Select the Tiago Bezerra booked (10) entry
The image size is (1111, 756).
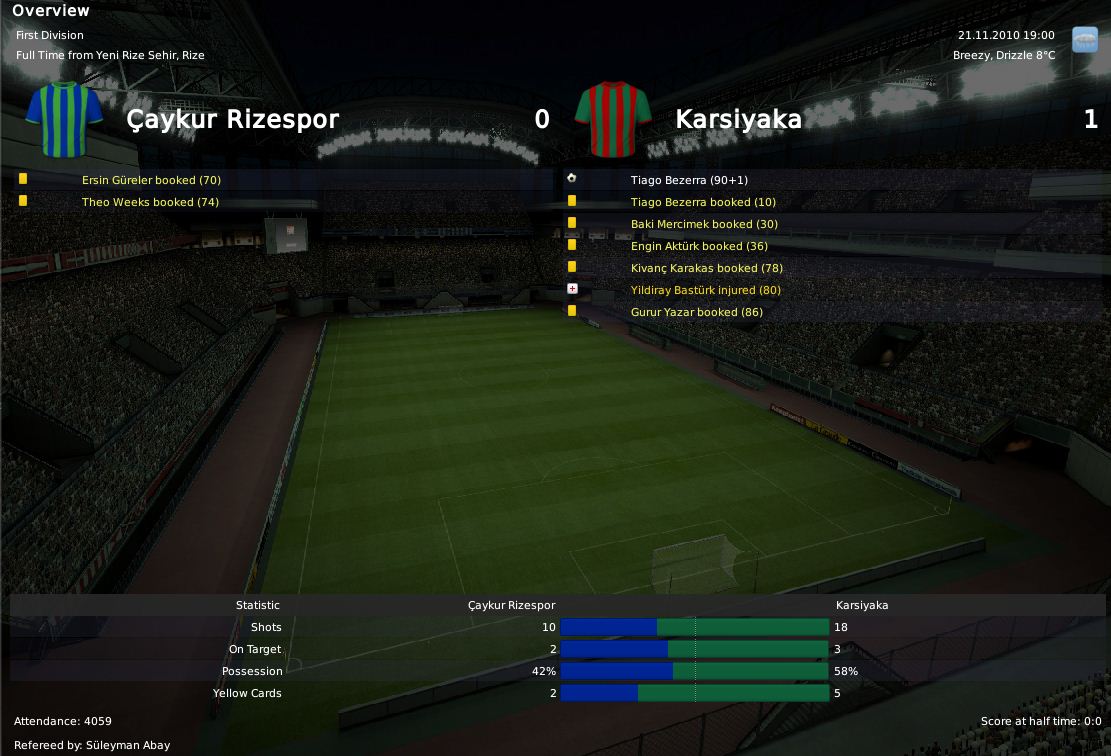pos(703,202)
